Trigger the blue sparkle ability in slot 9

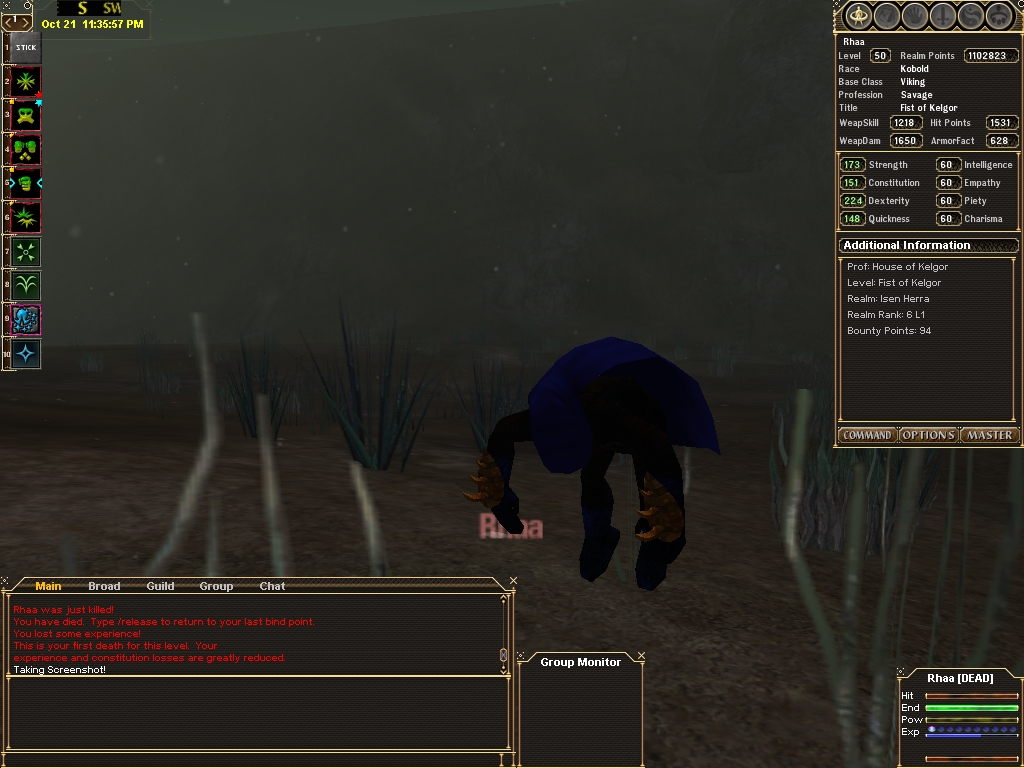pos(26,319)
